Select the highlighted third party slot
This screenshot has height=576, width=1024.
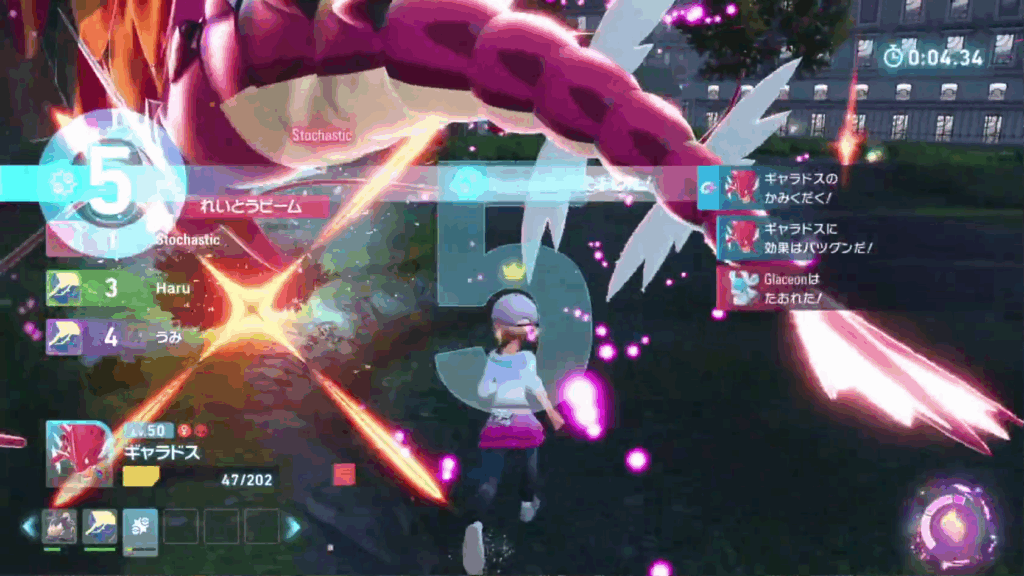140,527
